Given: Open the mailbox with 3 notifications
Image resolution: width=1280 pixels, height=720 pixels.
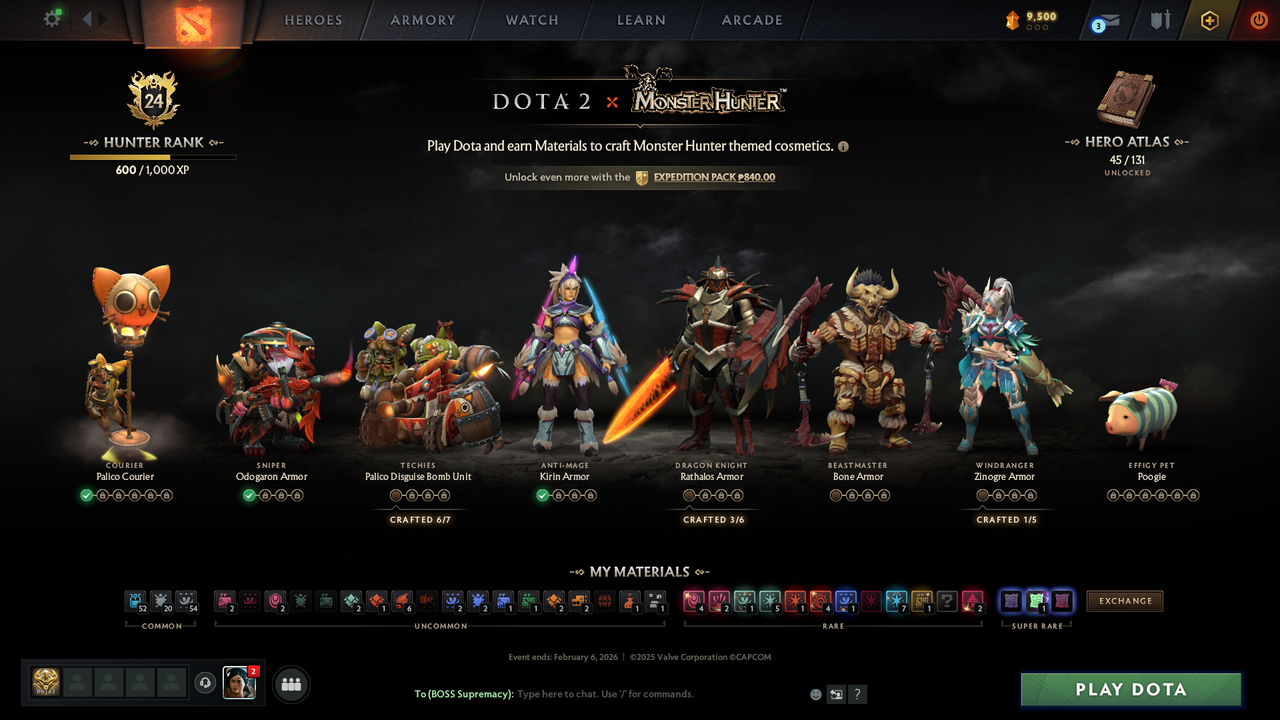Looking at the screenshot, I should [x=1106, y=19].
